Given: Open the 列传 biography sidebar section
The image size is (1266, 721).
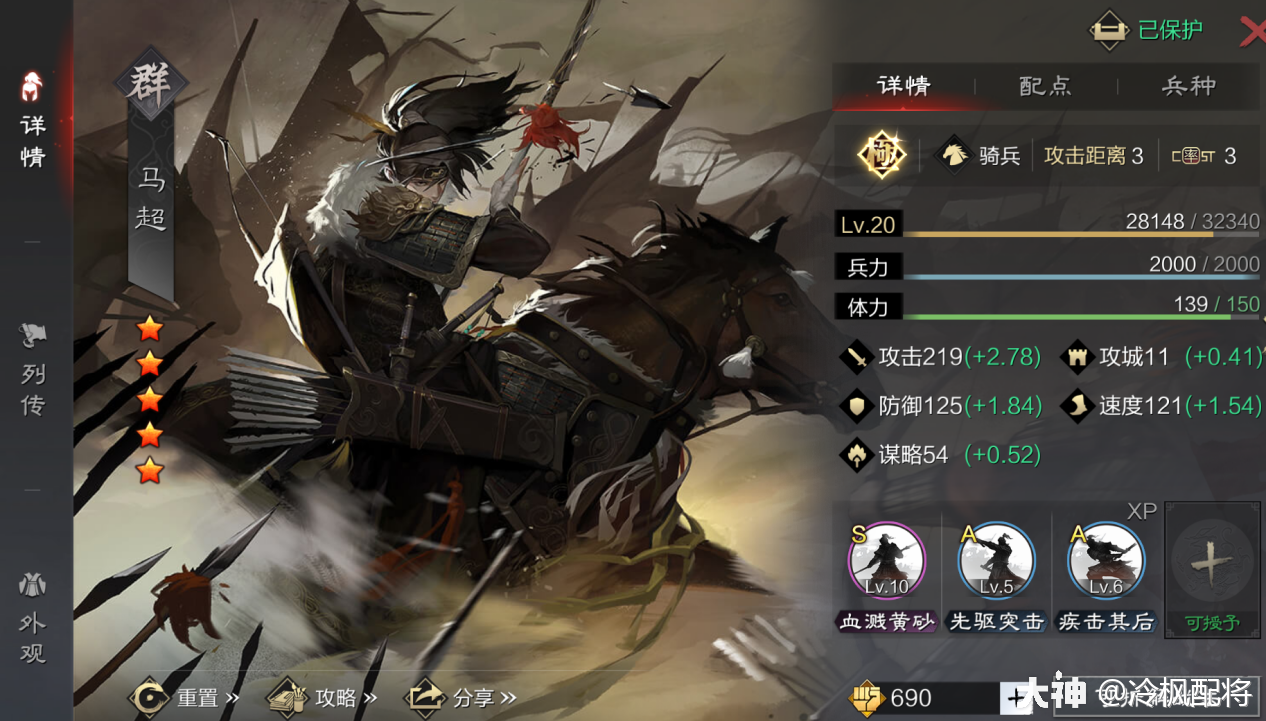Looking at the screenshot, I should click(x=33, y=370).
